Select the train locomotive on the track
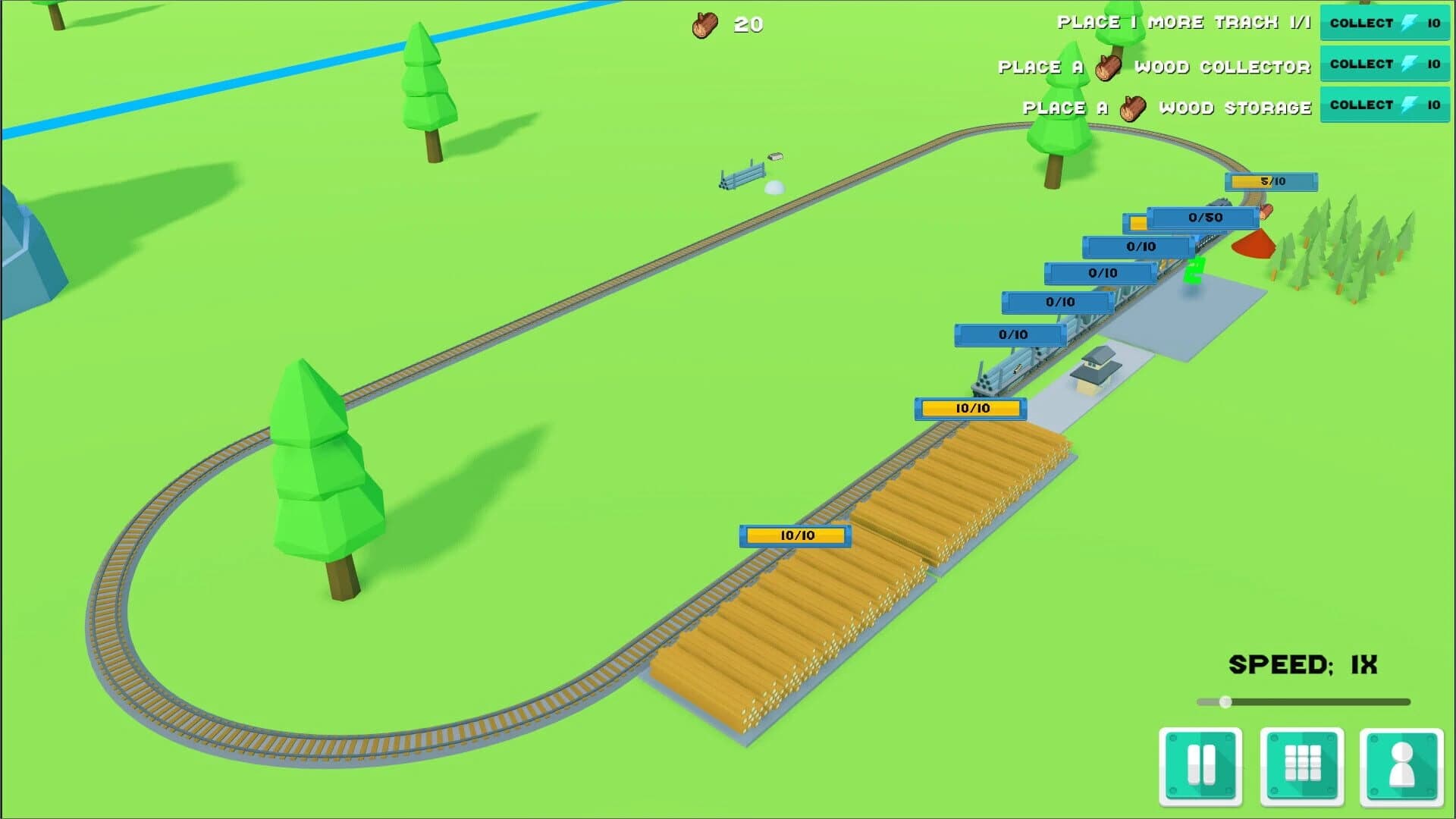1456x819 pixels. [x=1221, y=202]
